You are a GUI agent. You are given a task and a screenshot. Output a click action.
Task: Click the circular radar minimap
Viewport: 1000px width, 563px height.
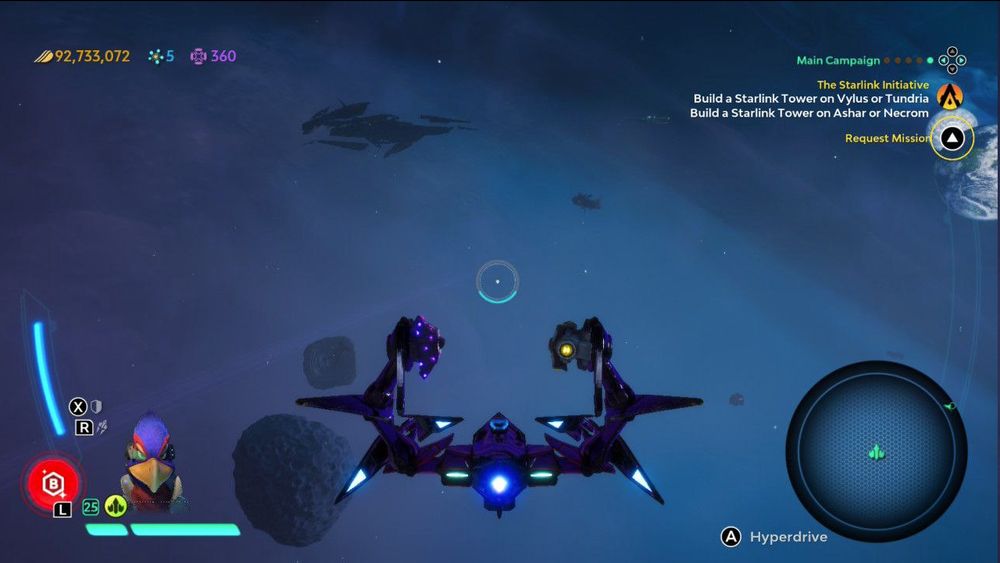(876, 450)
